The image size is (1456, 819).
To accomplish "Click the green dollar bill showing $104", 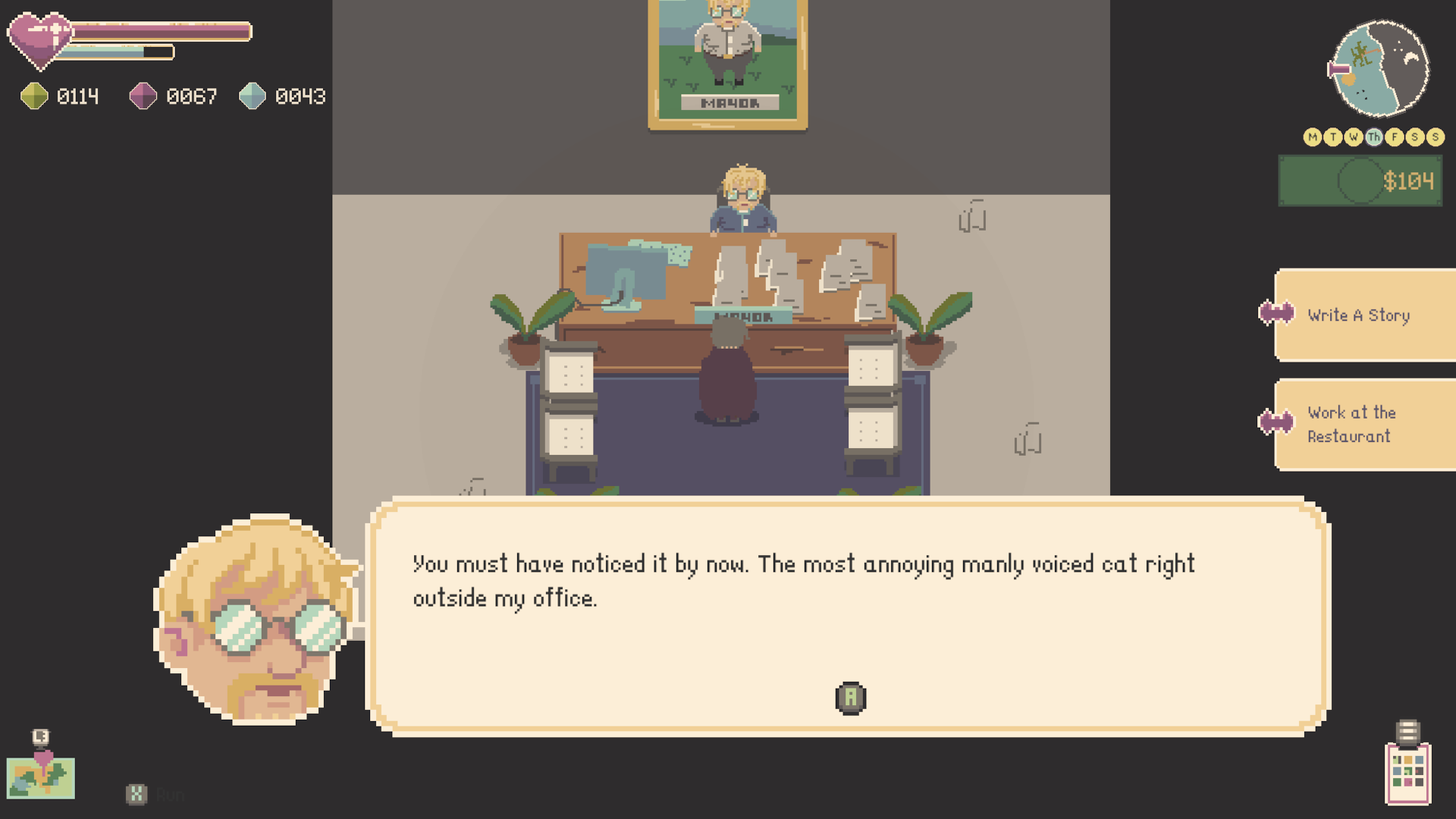I will (x=1360, y=181).
